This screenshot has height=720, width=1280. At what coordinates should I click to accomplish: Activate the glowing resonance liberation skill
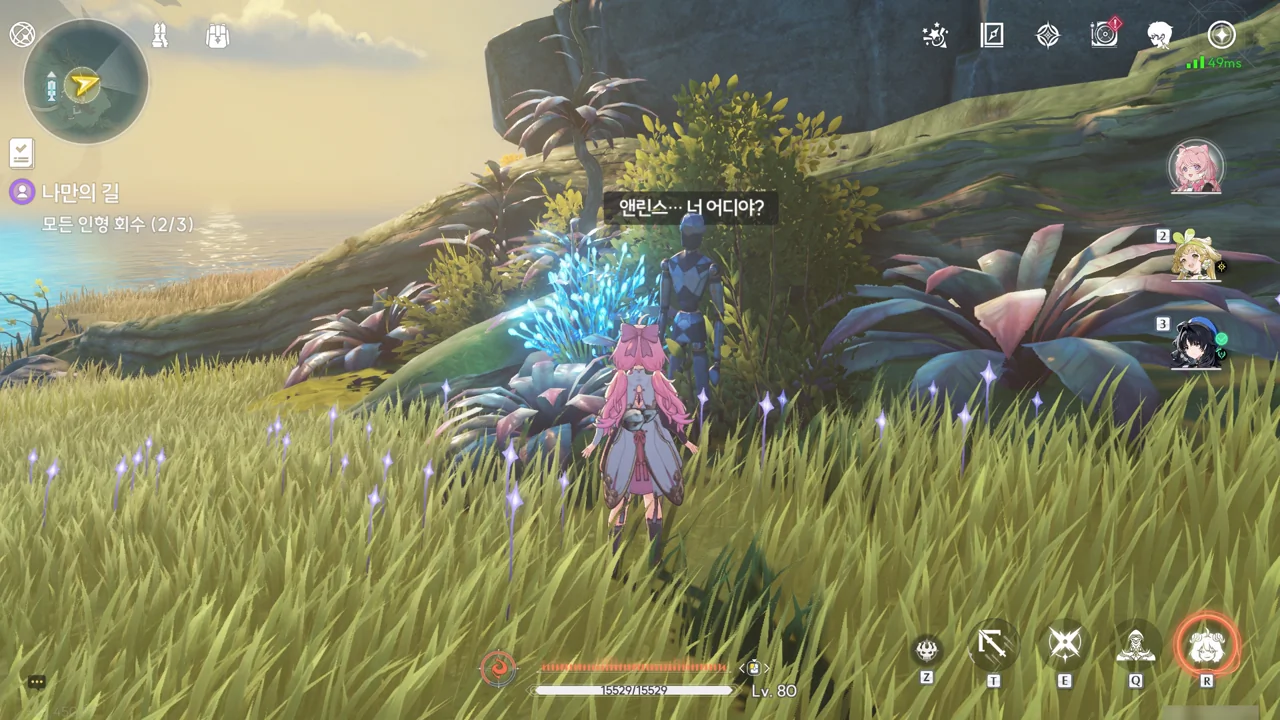pyautogui.click(x=1207, y=646)
